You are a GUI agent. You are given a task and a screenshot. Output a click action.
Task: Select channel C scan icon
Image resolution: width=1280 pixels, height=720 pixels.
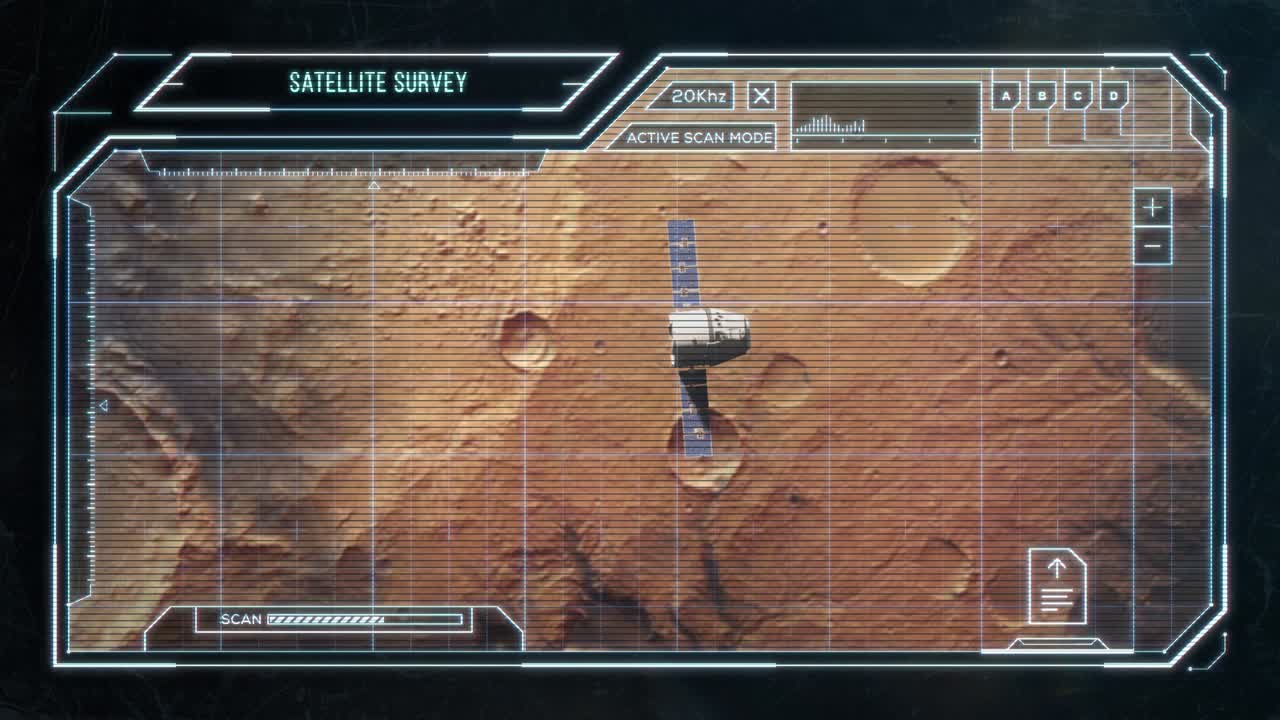click(1077, 96)
